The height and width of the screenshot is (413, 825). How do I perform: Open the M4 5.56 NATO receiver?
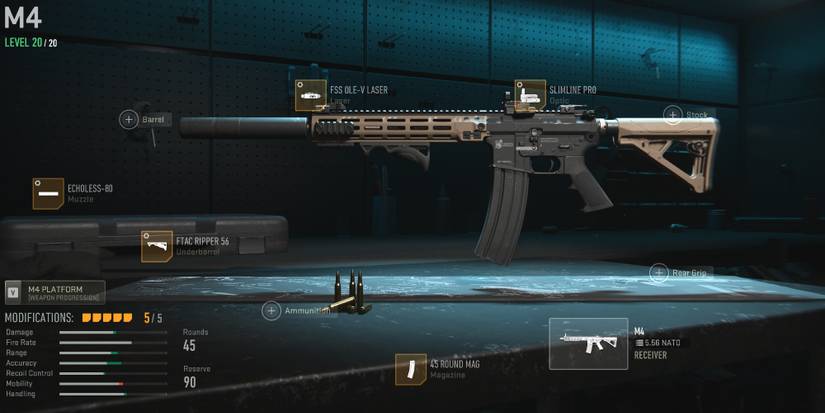pyautogui.click(x=589, y=344)
